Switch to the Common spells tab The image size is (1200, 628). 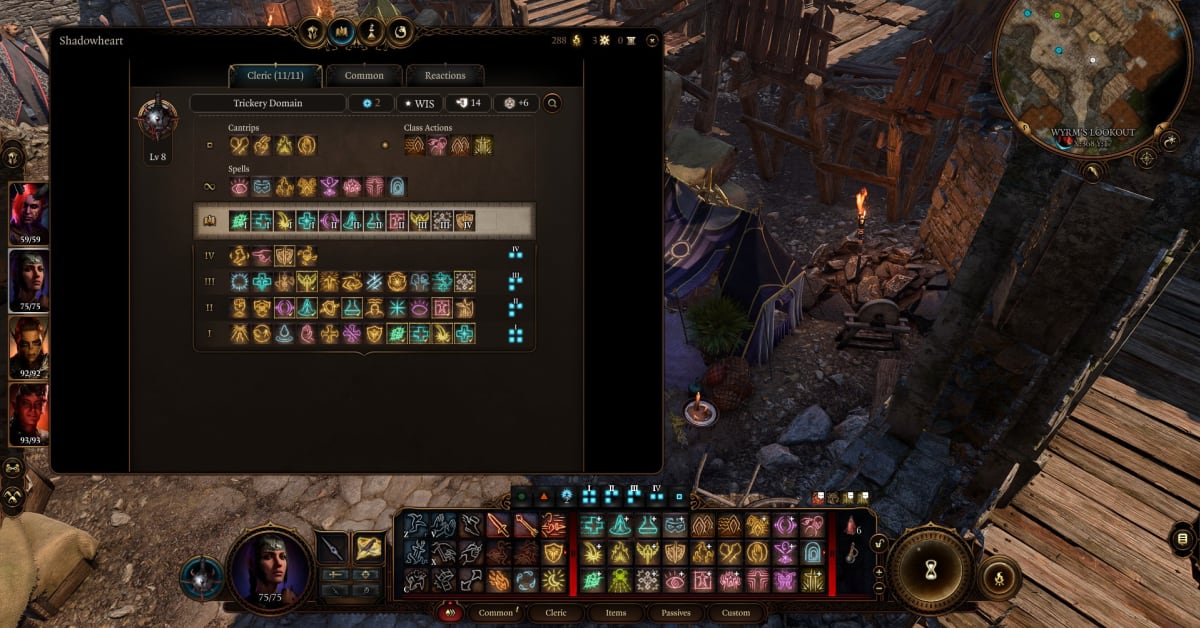click(363, 76)
